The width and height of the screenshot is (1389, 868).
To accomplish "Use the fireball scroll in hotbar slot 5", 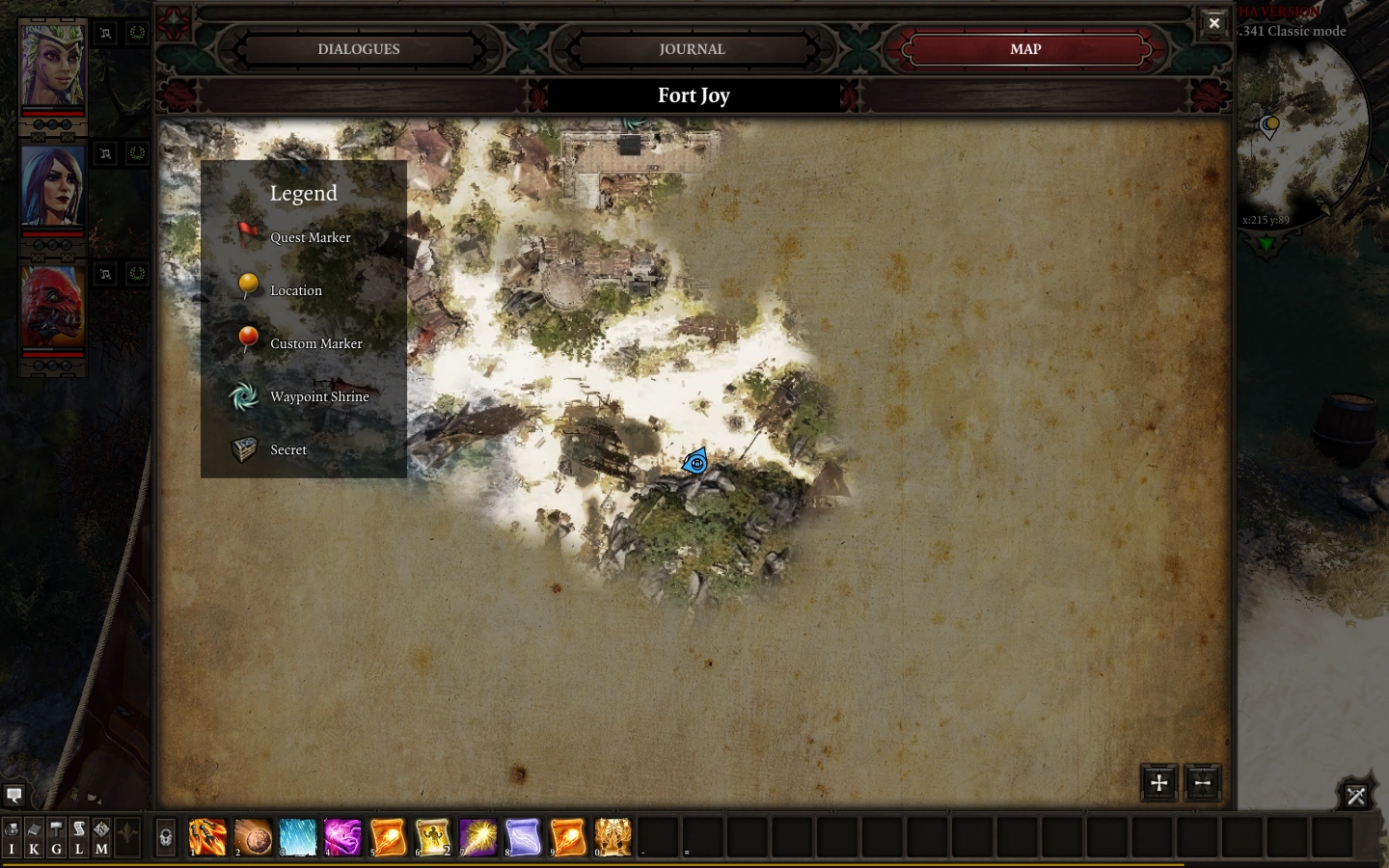I will (x=388, y=837).
